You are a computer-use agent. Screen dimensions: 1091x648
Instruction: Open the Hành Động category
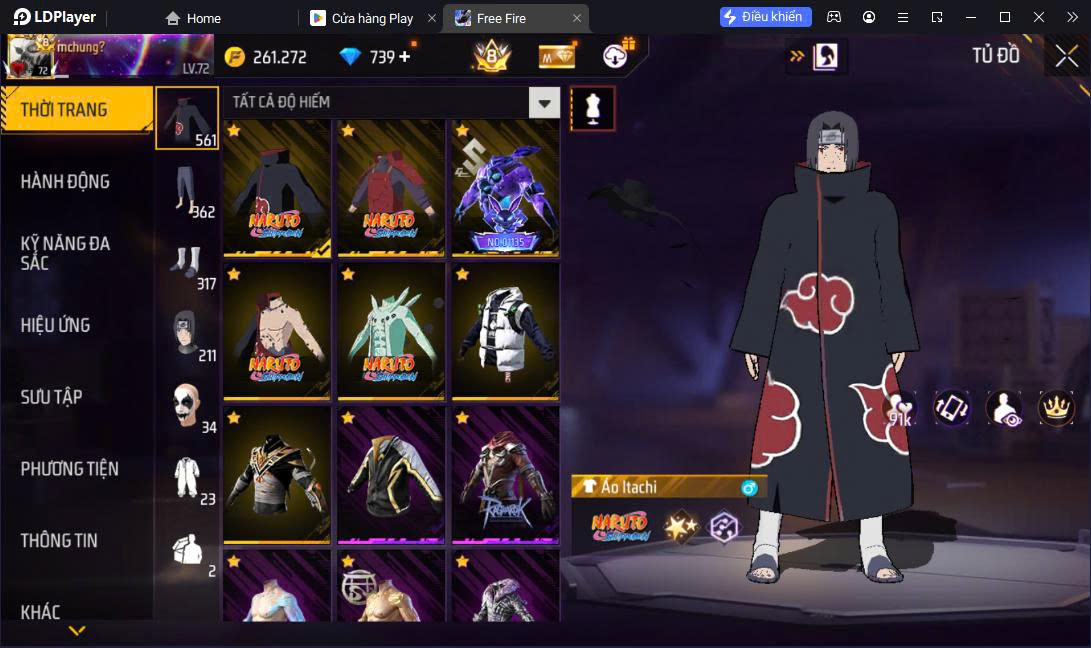65,182
